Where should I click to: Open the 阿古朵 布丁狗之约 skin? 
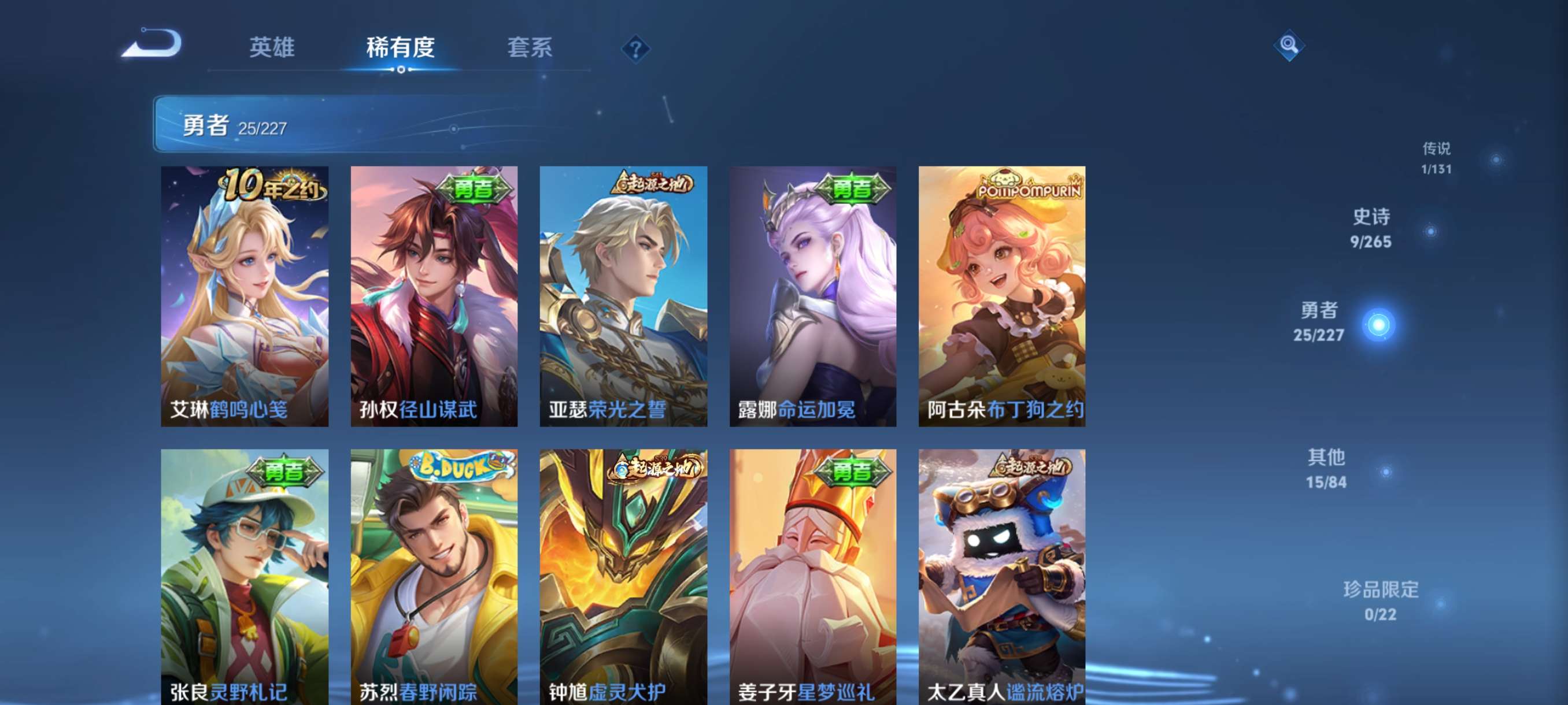pyautogui.click(x=1002, y=296)
